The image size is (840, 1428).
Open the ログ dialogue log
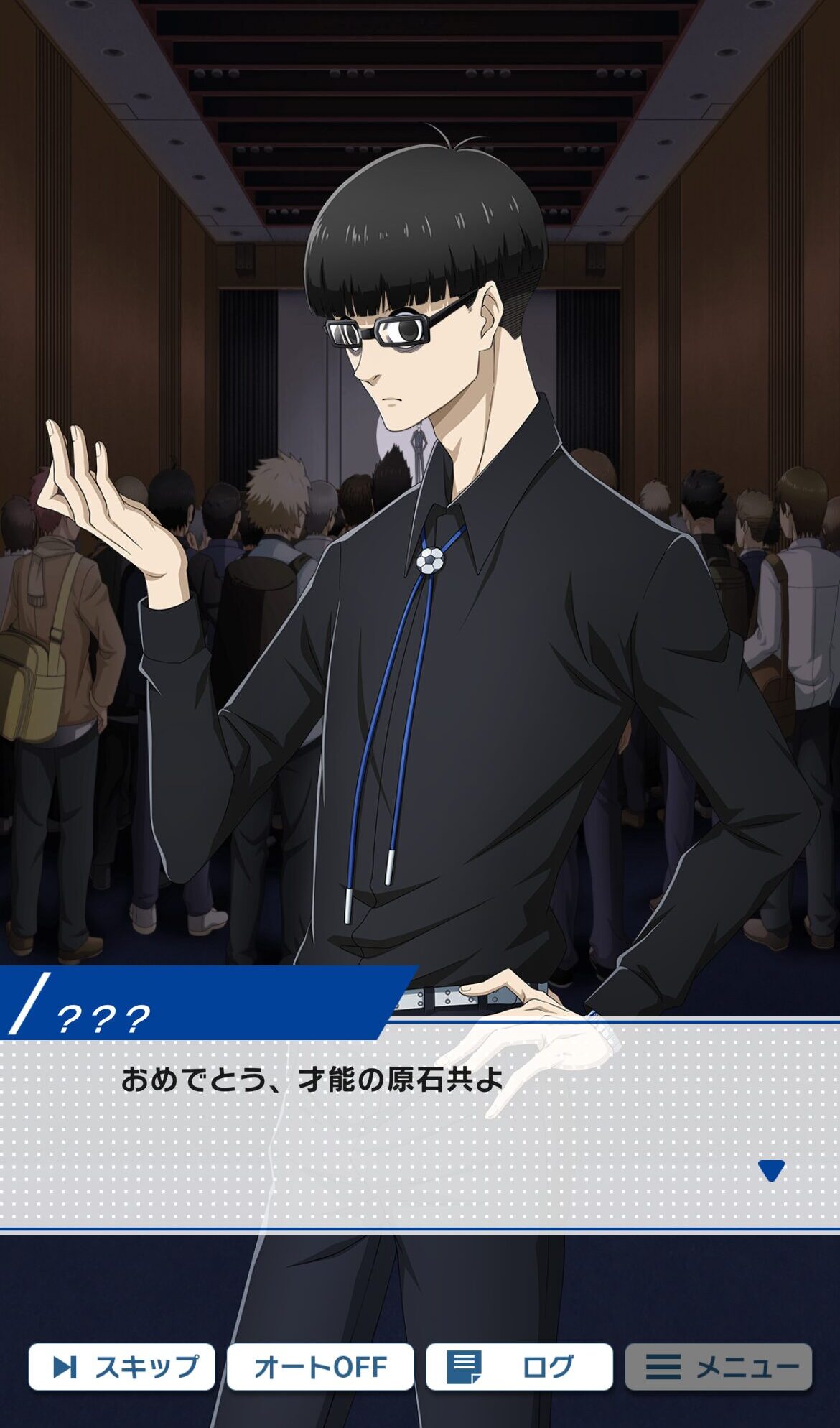click(x=519, y=1366)
